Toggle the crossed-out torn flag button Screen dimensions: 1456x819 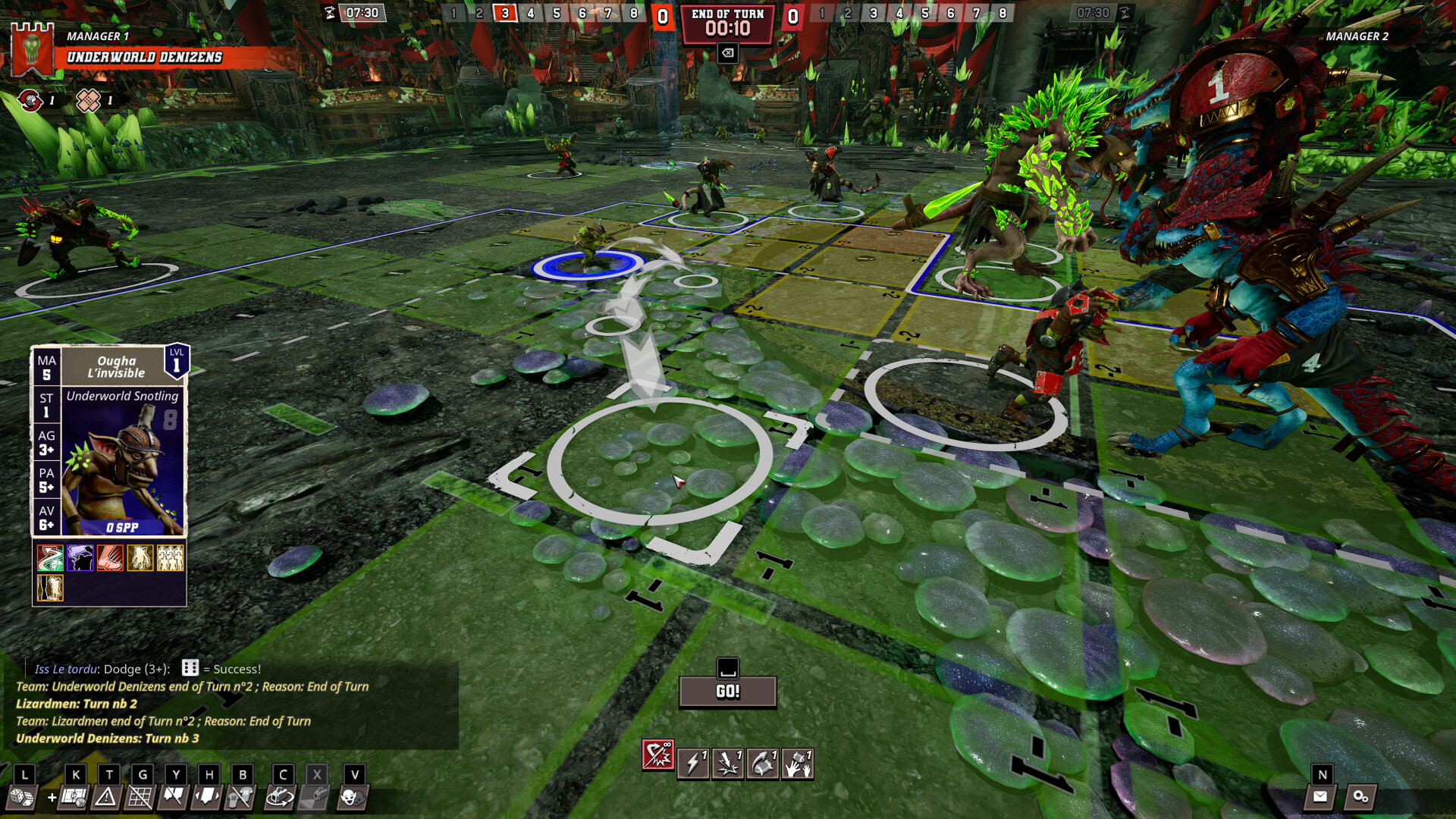pos(174,797)
